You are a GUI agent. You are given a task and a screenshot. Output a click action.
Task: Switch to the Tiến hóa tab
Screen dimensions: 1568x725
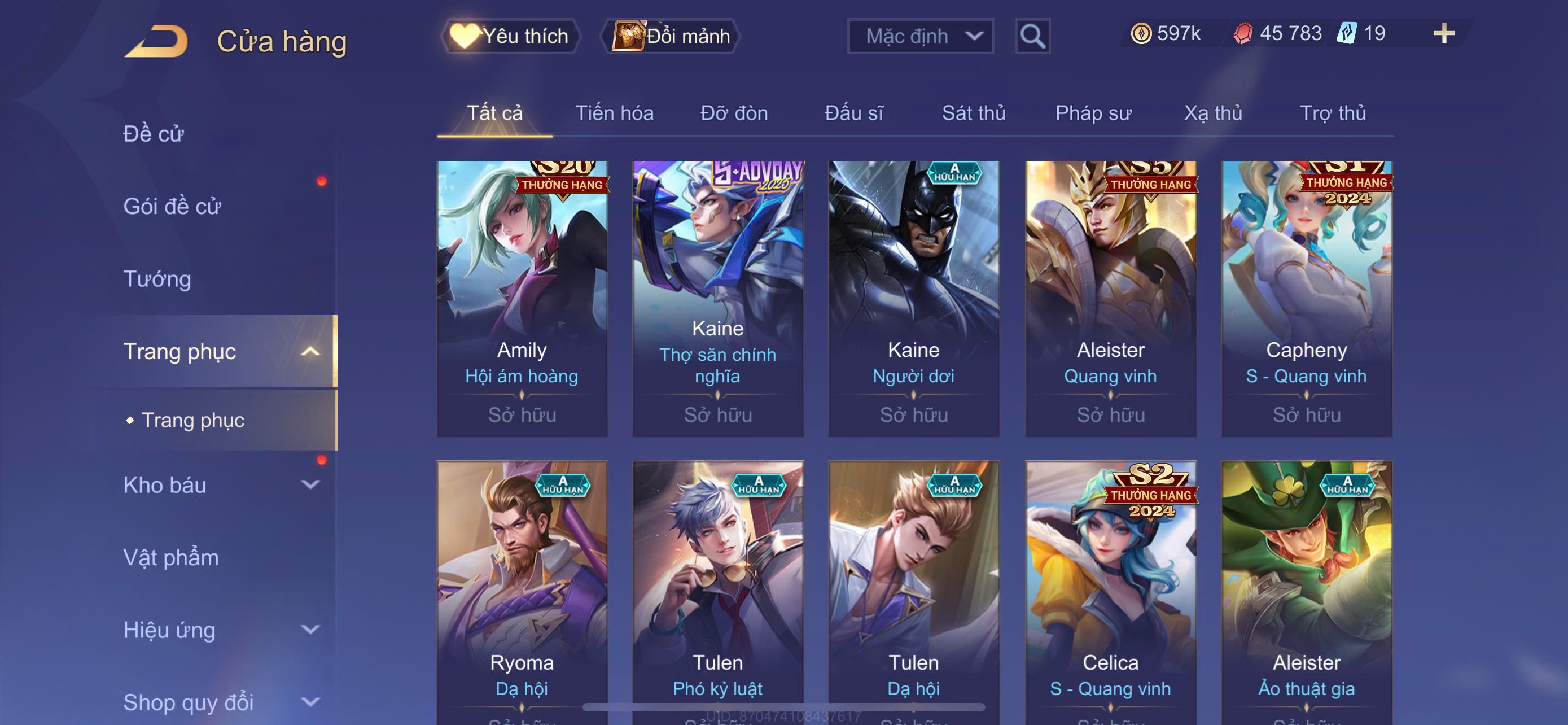tap(614, 113)
